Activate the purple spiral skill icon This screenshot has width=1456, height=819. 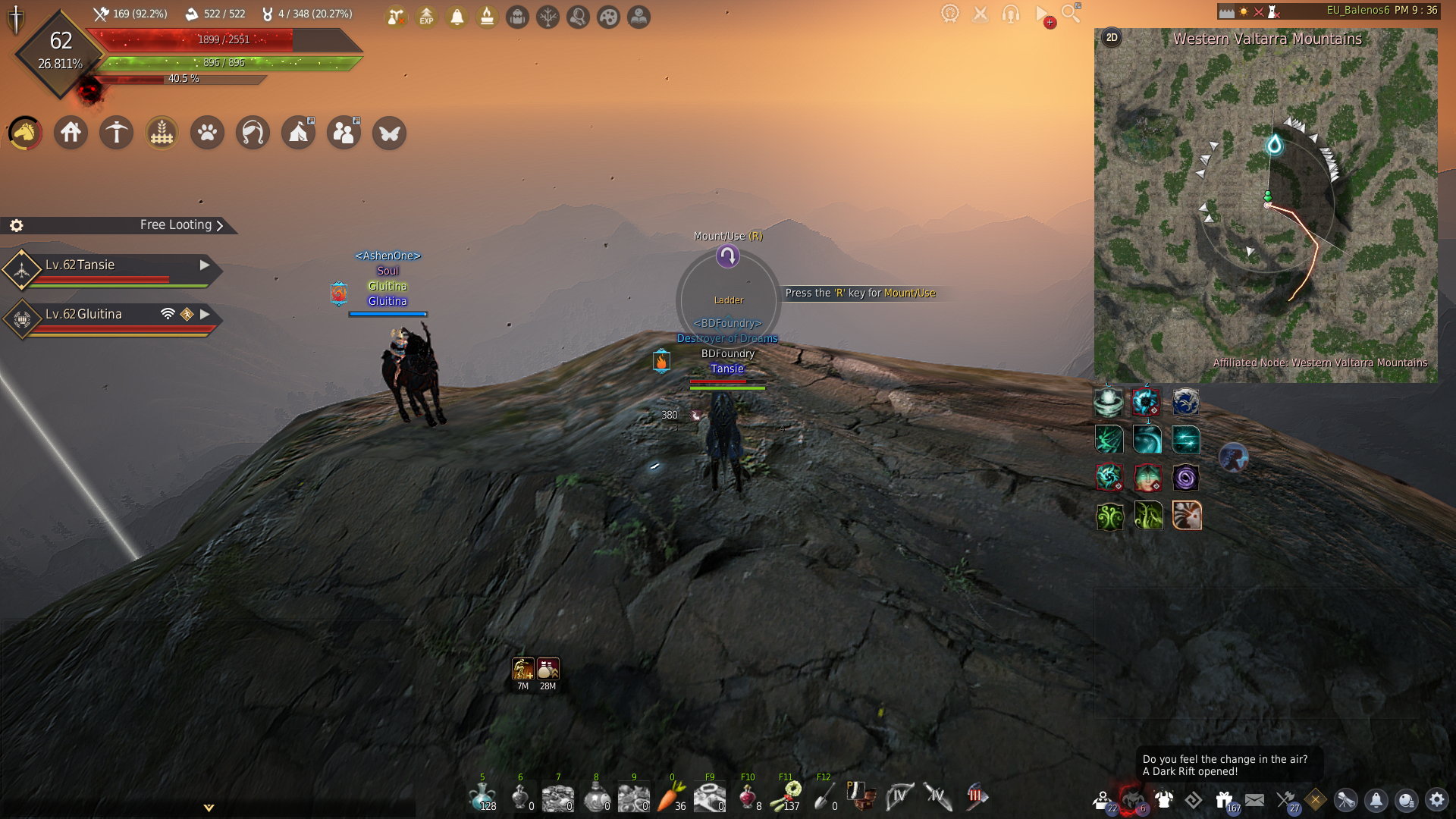coord(1185,478)
